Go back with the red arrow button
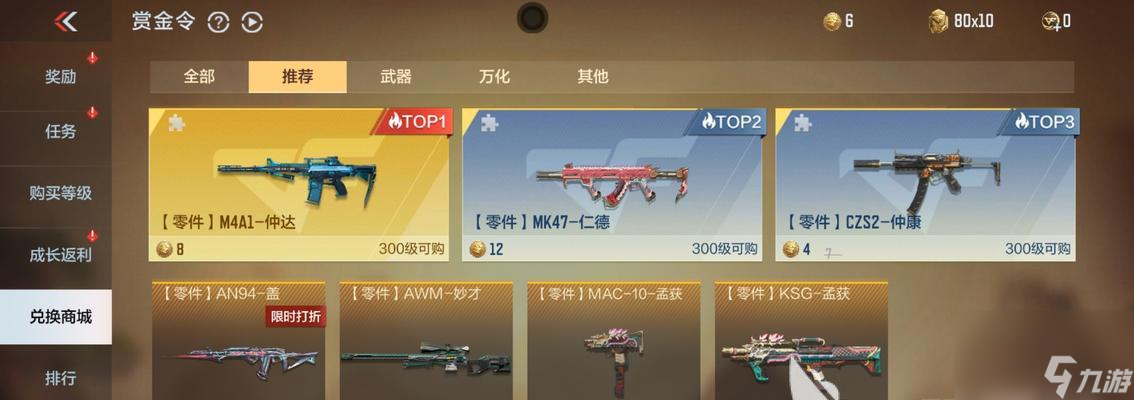 pyautogui.click(x=66, y=21)
